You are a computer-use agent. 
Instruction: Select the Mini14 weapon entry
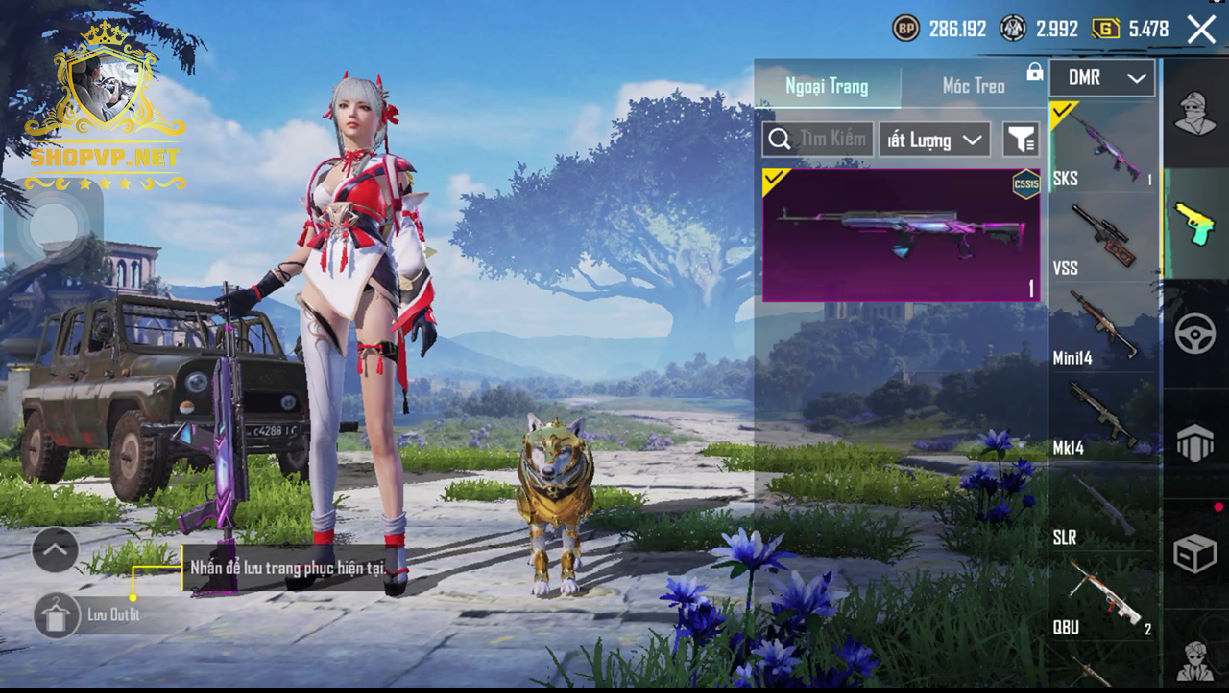tap(1102, 327)
